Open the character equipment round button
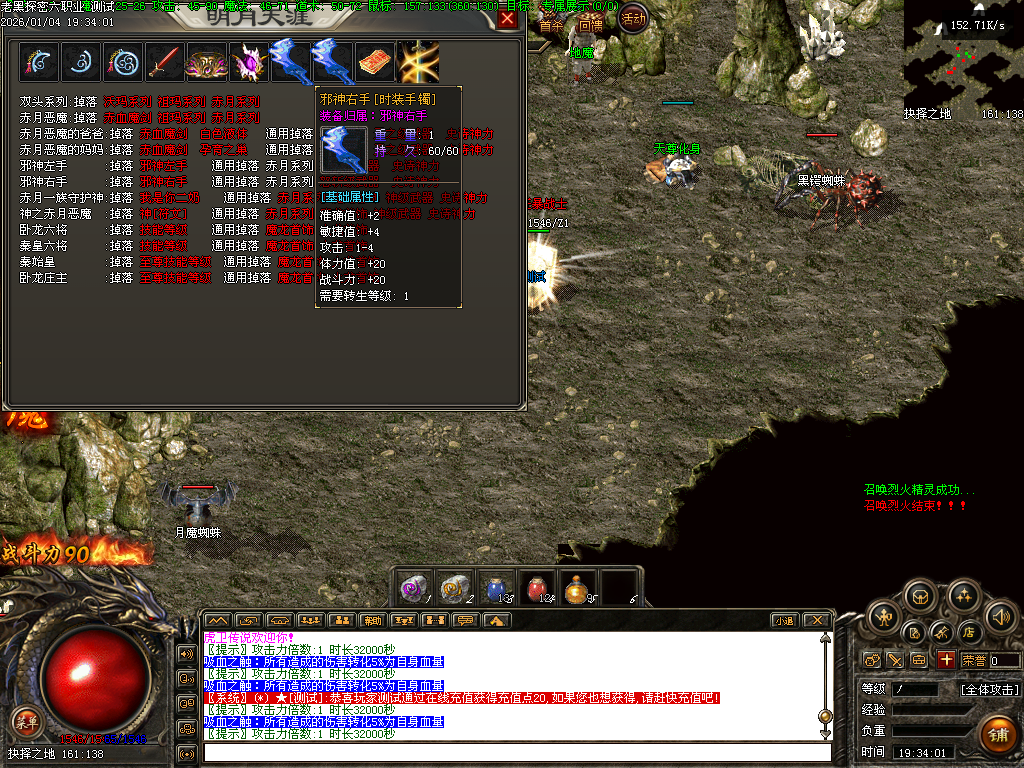Image resolution: width=1024 pixels, height=768 pixels. click(884, 616)
